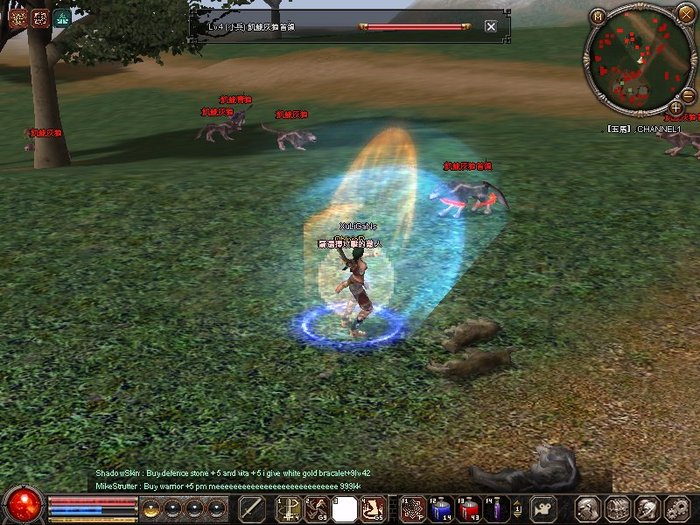Use the blue mana potion slot
700x525 pixels.
(441, 508)
